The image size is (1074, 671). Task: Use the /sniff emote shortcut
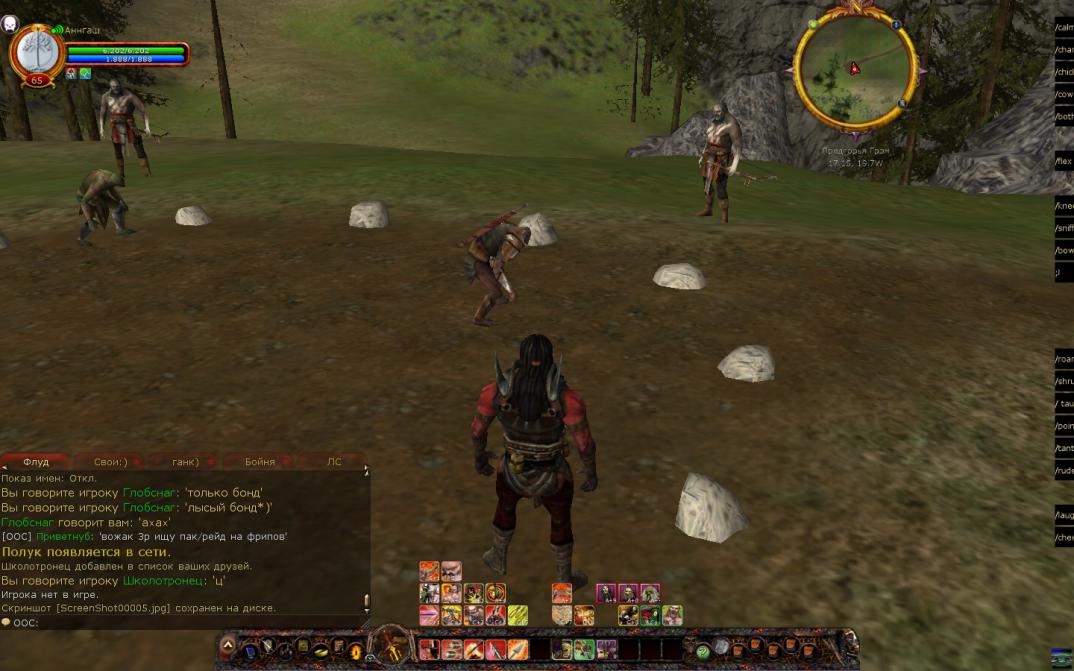point(1064,228)
